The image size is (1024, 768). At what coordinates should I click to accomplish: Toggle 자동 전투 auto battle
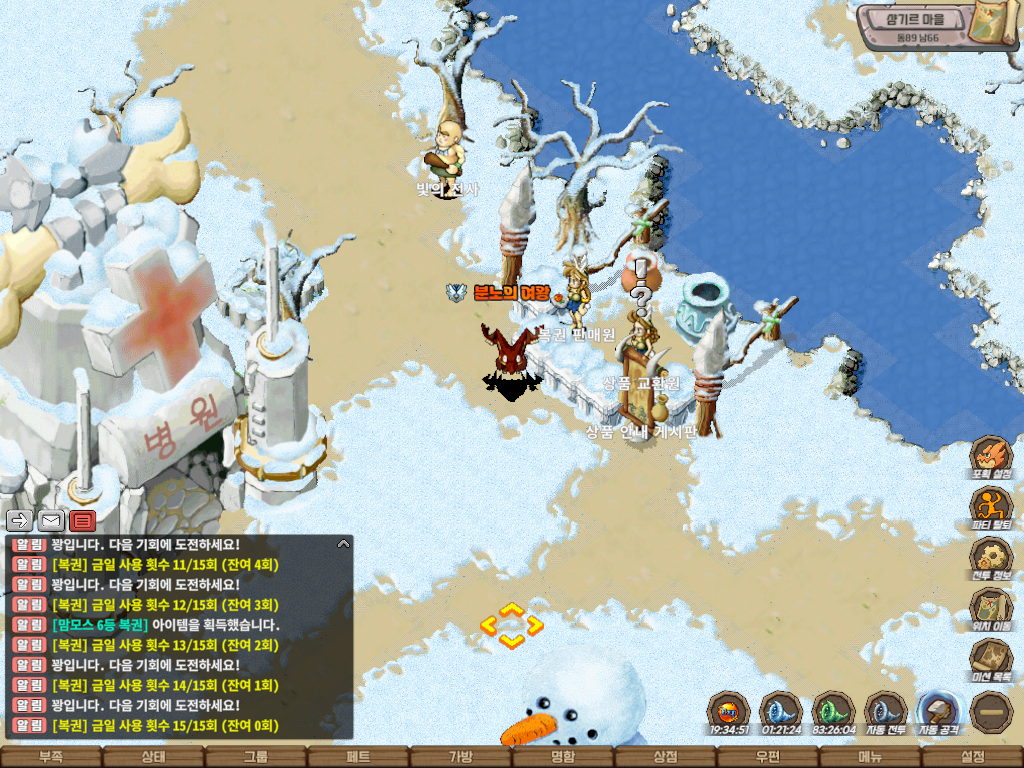tap(885, 712)
